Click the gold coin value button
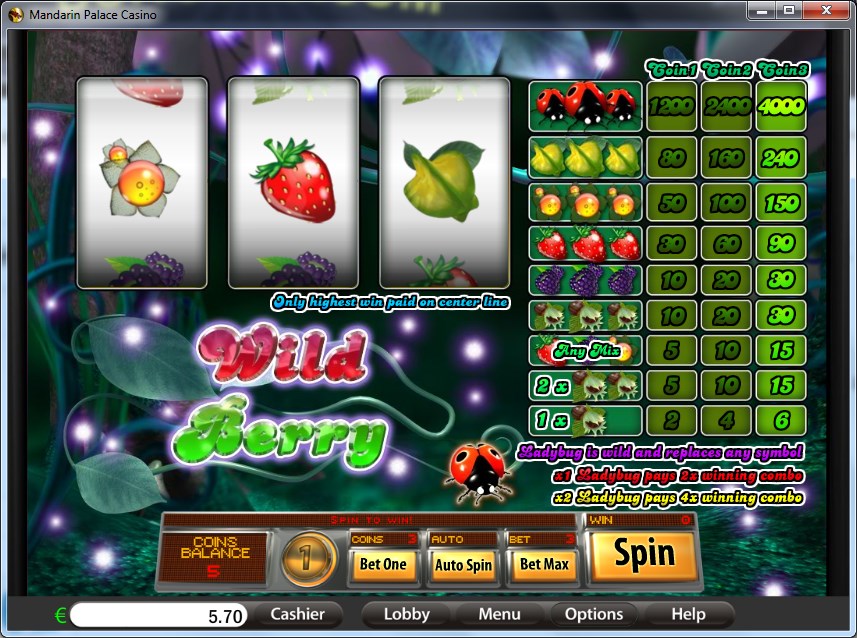 309,559
